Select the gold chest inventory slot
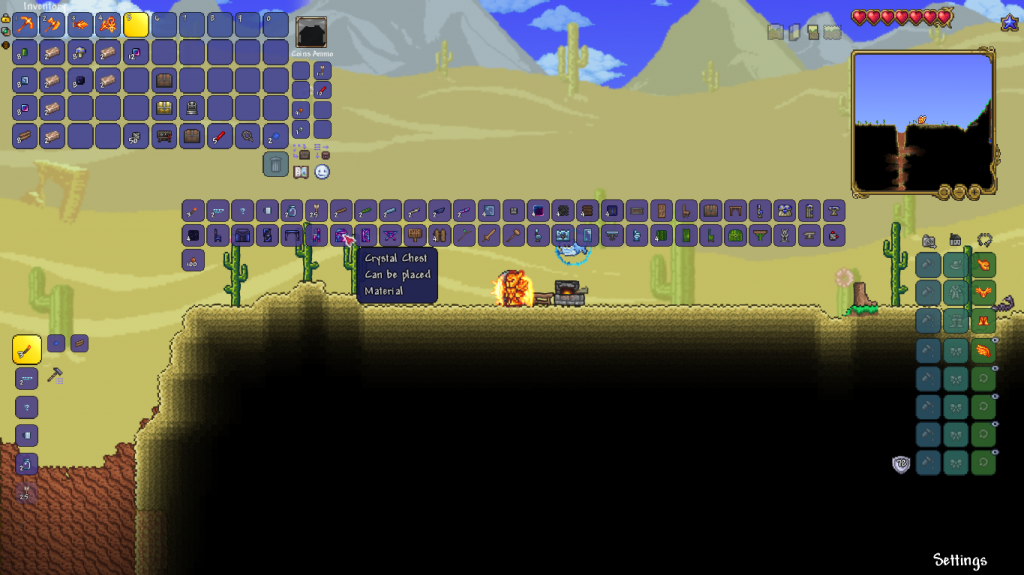 164,108
